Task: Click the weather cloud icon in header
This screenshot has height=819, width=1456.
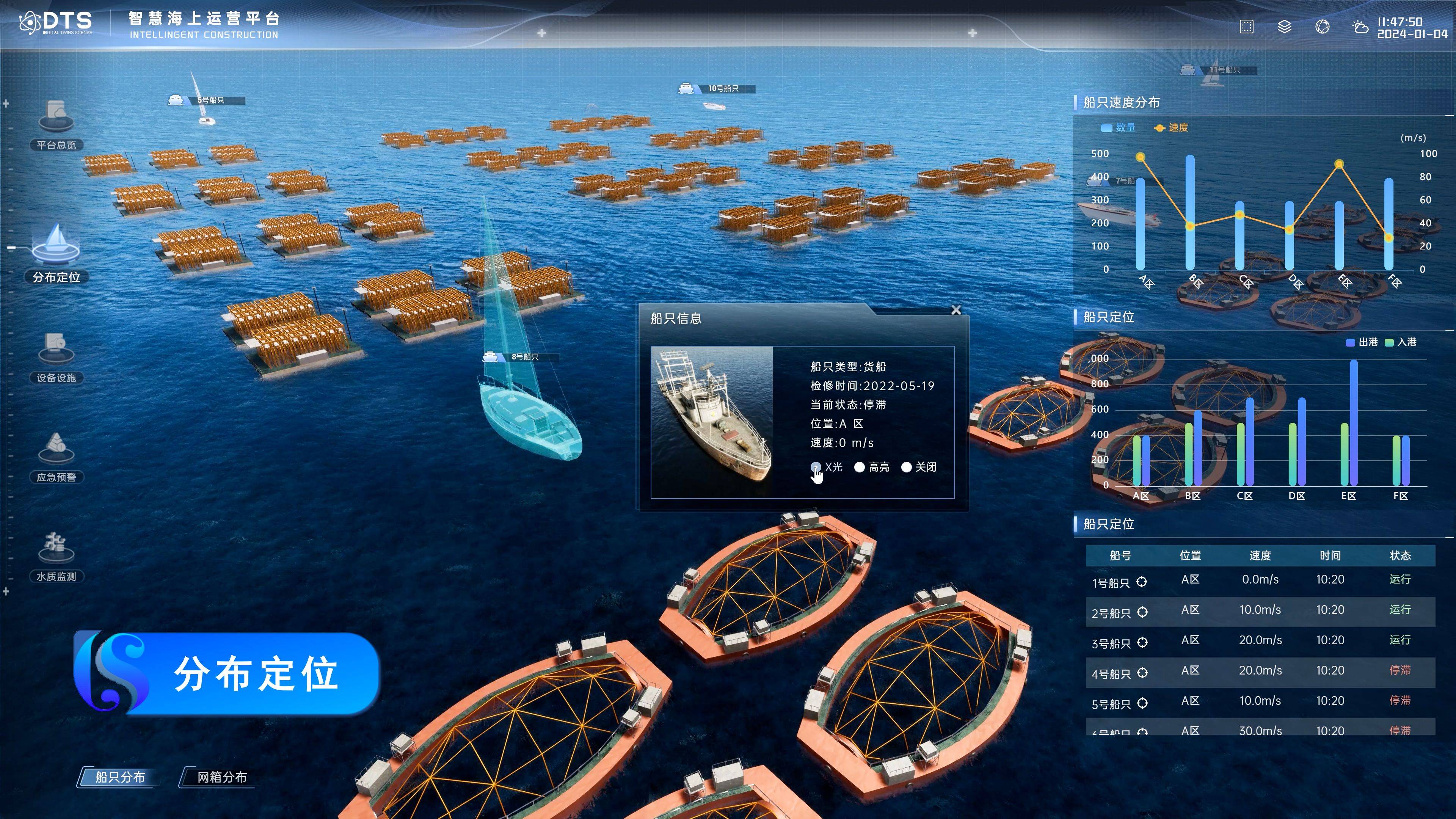Action: pos(1359,27)
